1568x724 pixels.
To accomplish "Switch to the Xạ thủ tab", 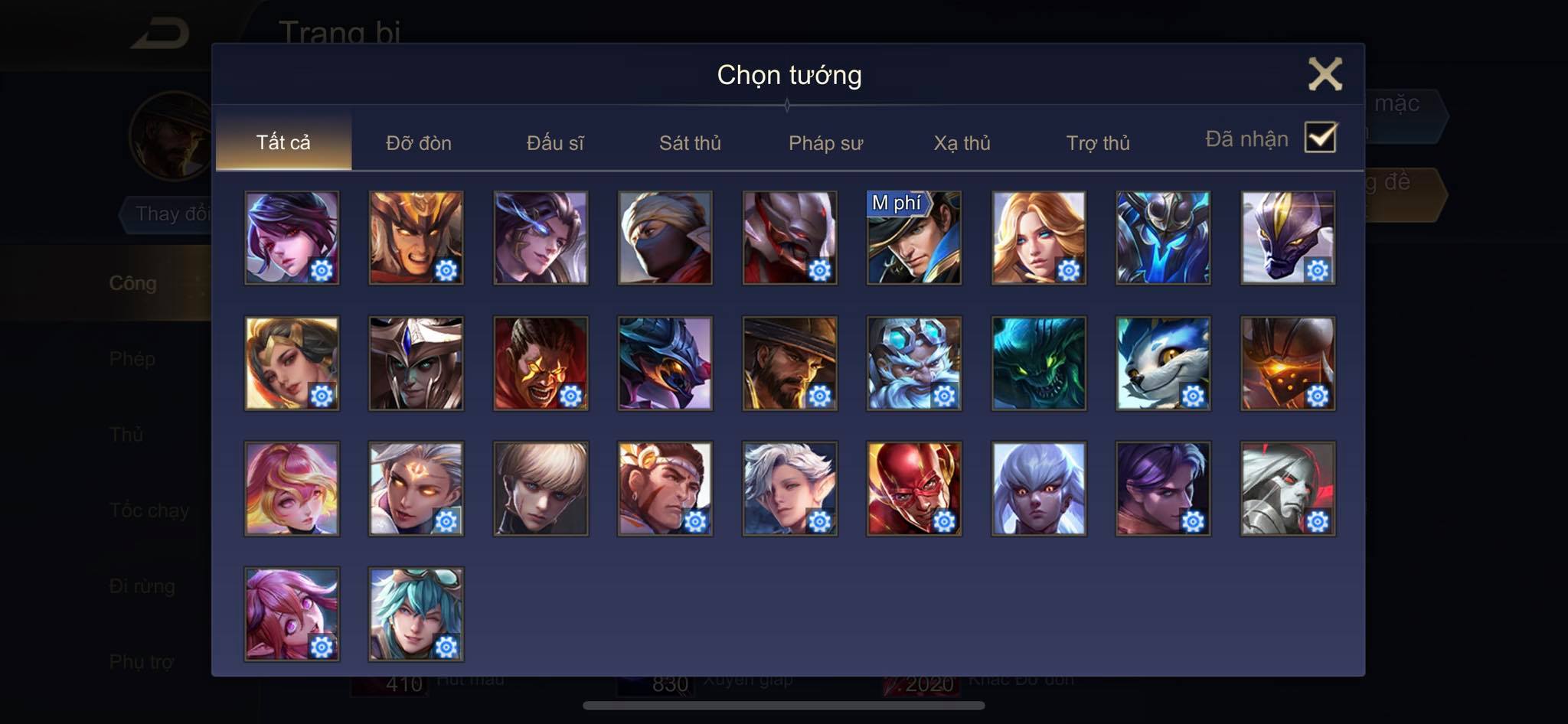I will tap(962, 143).
